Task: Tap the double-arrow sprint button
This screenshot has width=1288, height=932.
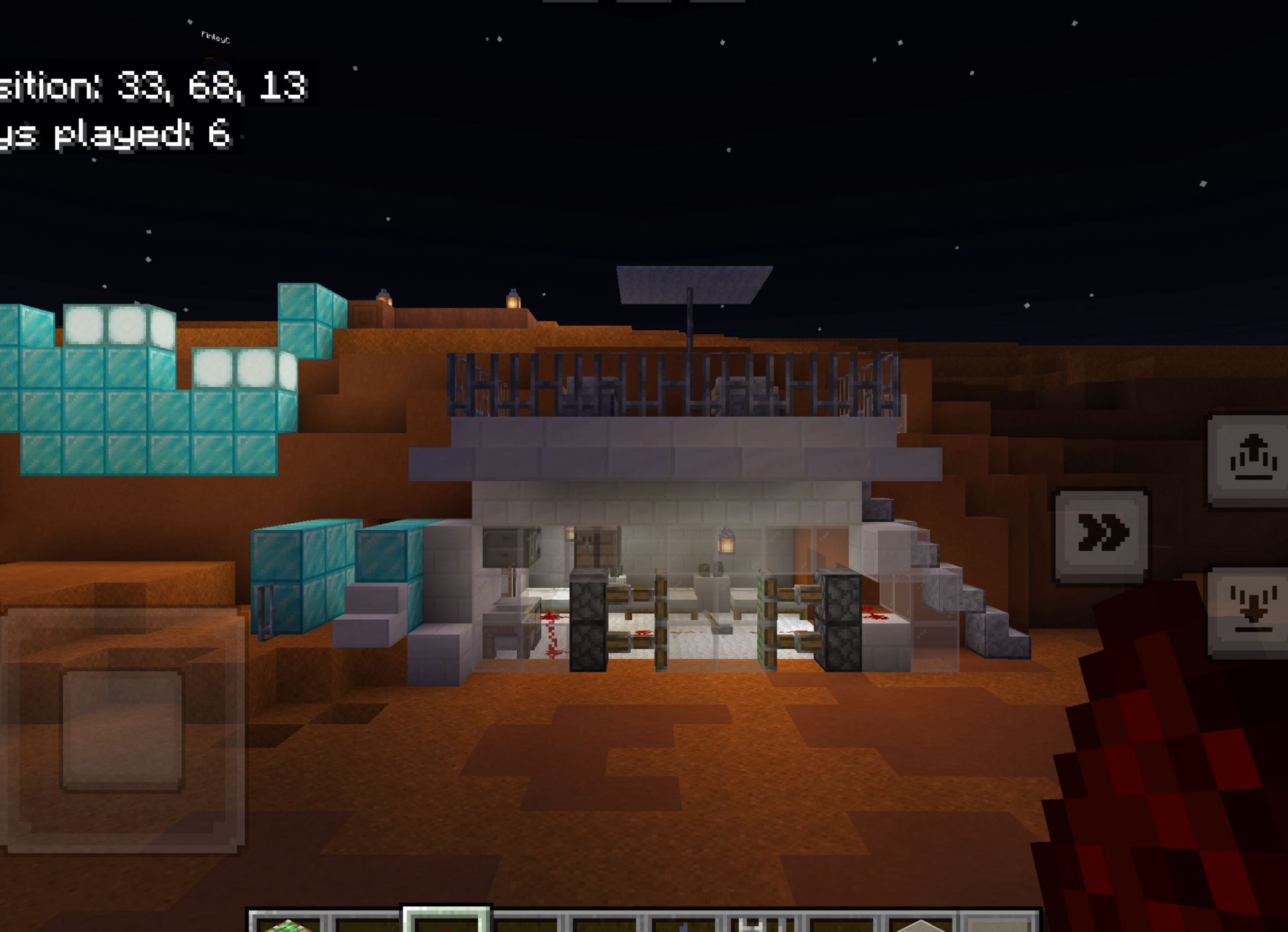Action: click(x=1101, y=535)
